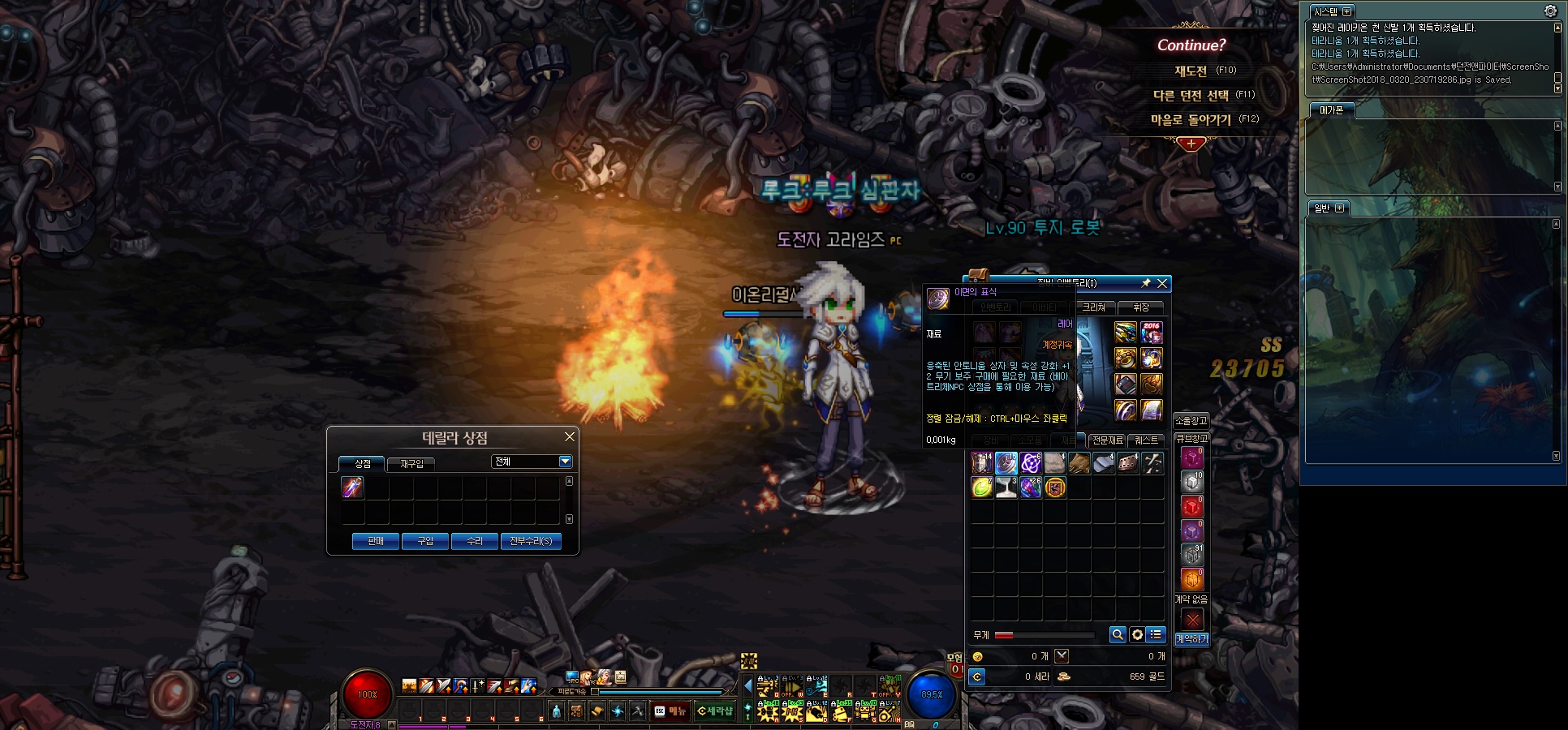Switch to the 퀘스트 inventory tab
Screen dimensions: 1568x730
pos(1147,440)
